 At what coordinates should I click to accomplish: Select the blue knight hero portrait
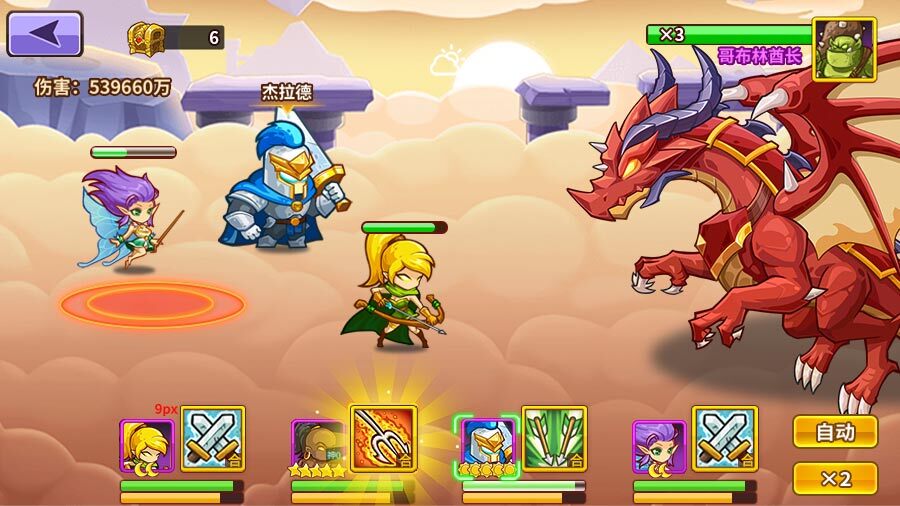pos(487,446)
